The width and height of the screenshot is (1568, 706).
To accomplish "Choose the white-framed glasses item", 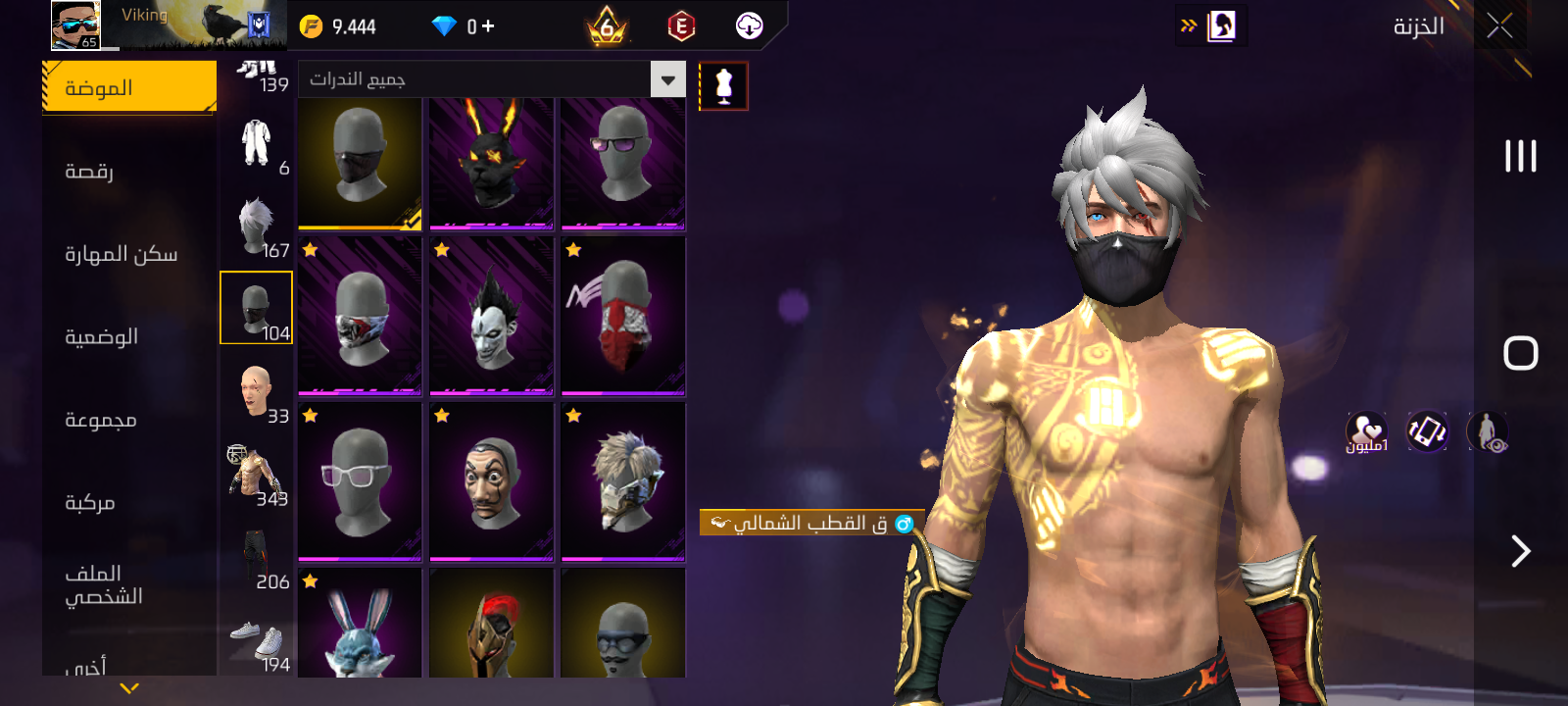I will [360, 481].
